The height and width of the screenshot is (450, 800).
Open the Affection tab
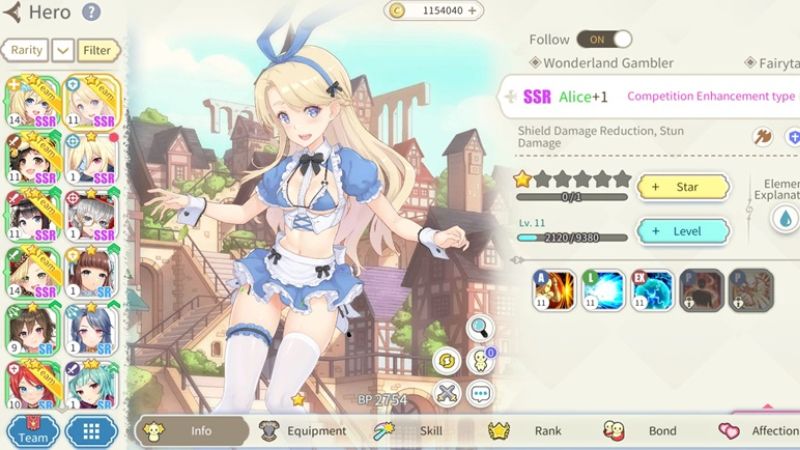(762, 431)
